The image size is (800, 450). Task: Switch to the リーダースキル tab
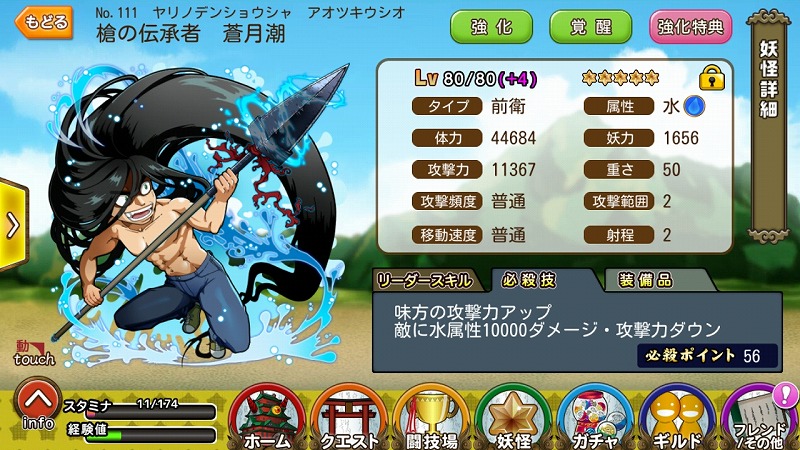[x=426, y=279]
